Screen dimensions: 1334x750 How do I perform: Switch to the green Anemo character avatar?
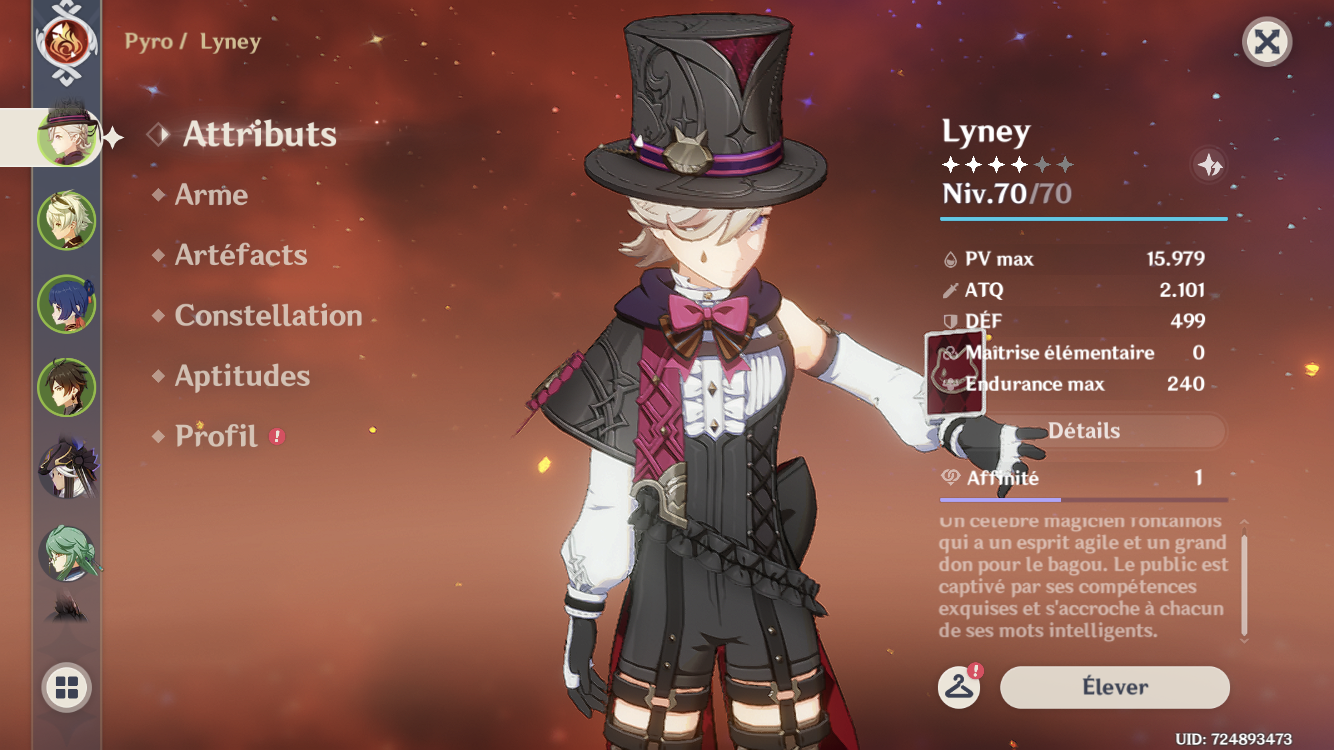(64, 216)
